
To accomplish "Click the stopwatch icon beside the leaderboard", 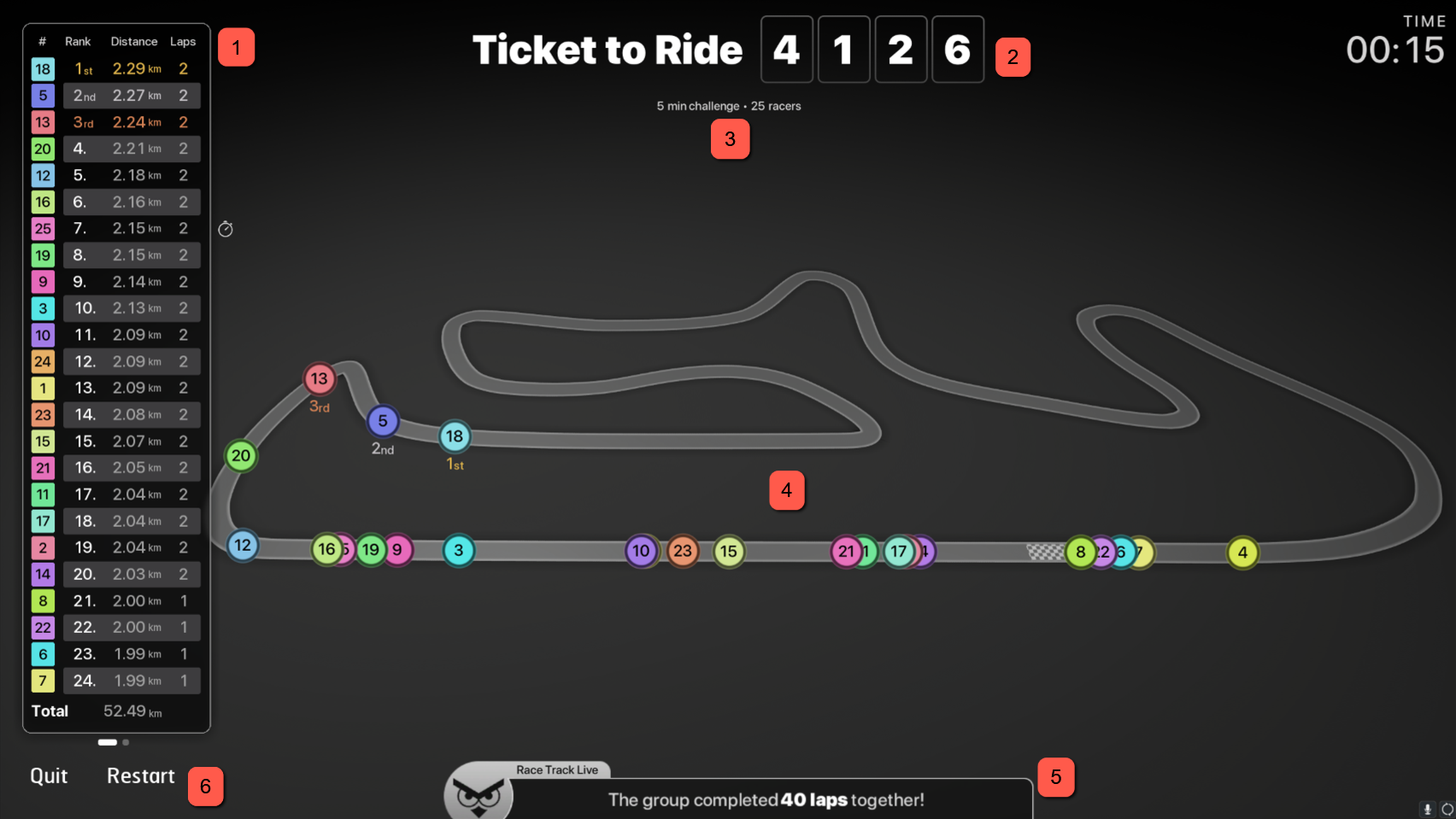I will tap(226, 229).
